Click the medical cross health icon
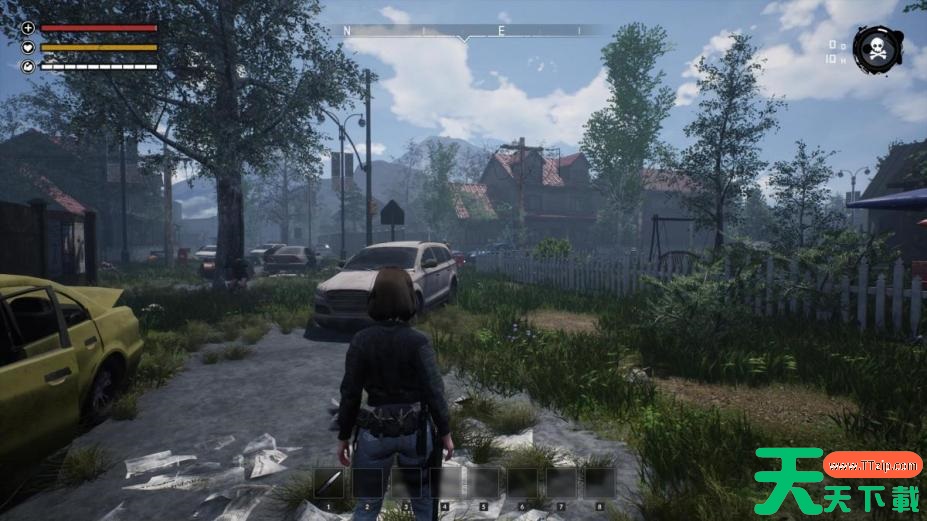This screenshot has height=521, width=927. click(x=27, y=28)
